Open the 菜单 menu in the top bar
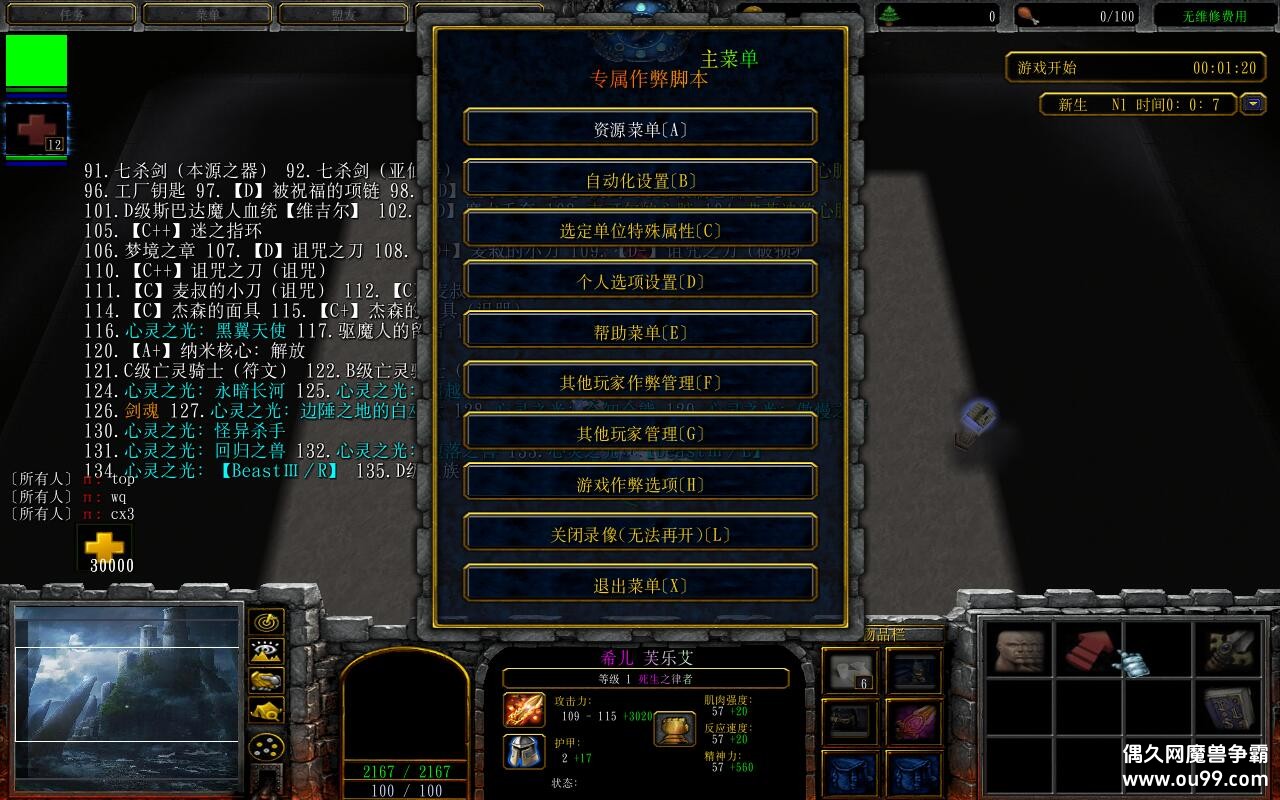The width and height of the screenshot is (1280, 800). 206,14
